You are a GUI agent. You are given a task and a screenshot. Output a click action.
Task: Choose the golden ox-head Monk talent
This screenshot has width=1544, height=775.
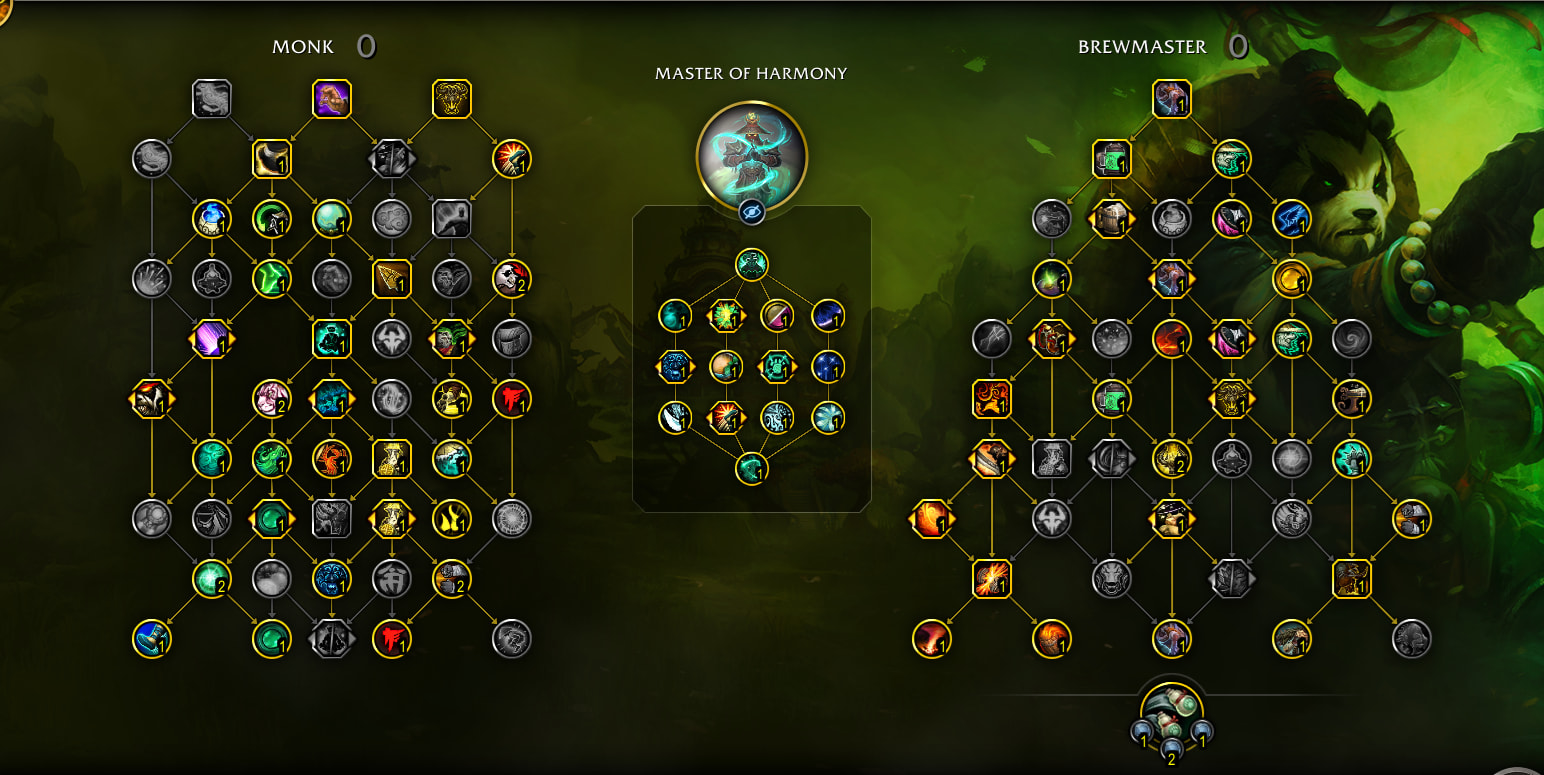click(451, 99)
